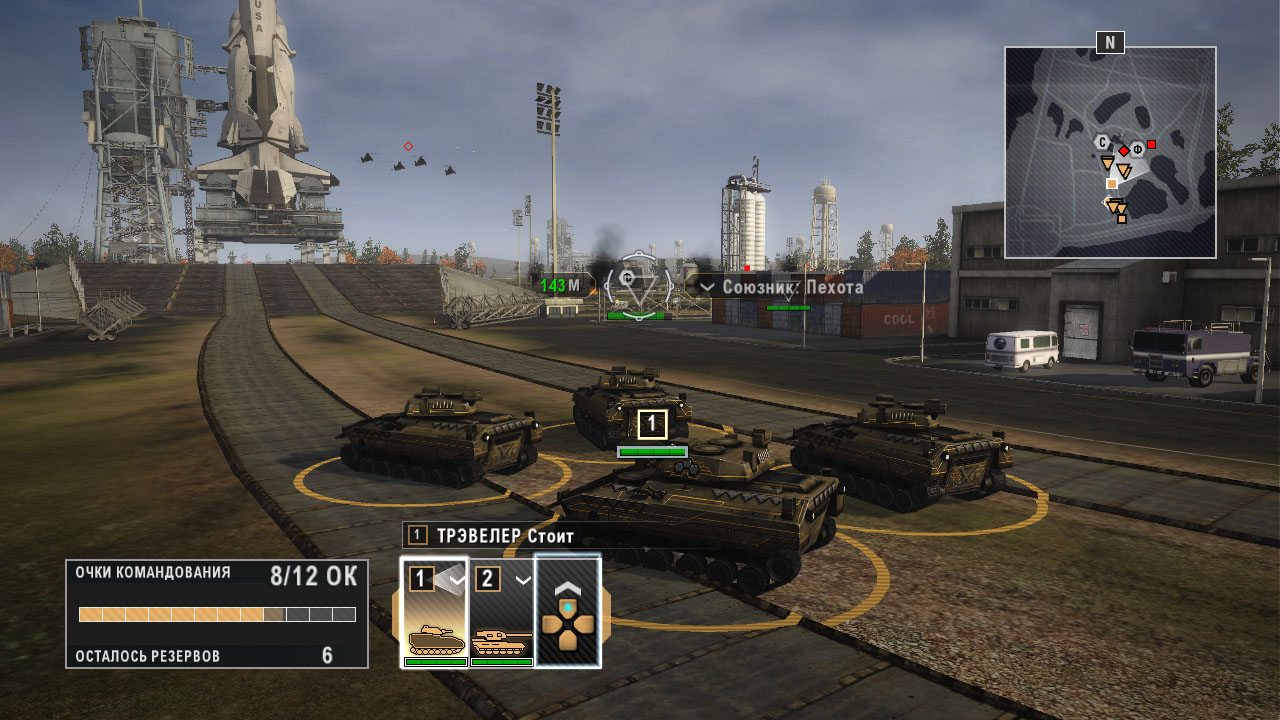Open the directional command pad card

[568, 611]
